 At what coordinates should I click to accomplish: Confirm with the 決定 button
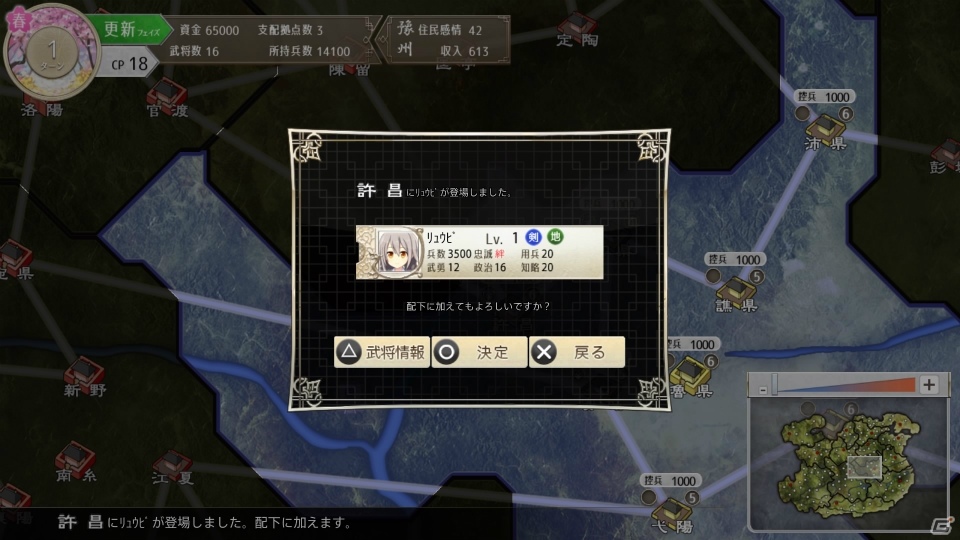coord(479,352)
